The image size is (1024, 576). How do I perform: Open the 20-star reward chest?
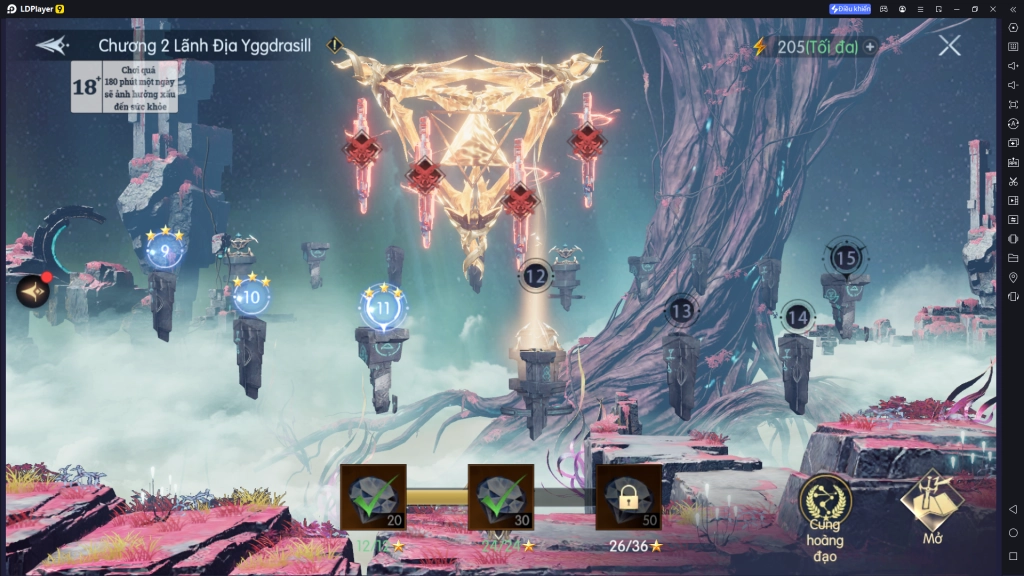[373, 497]
